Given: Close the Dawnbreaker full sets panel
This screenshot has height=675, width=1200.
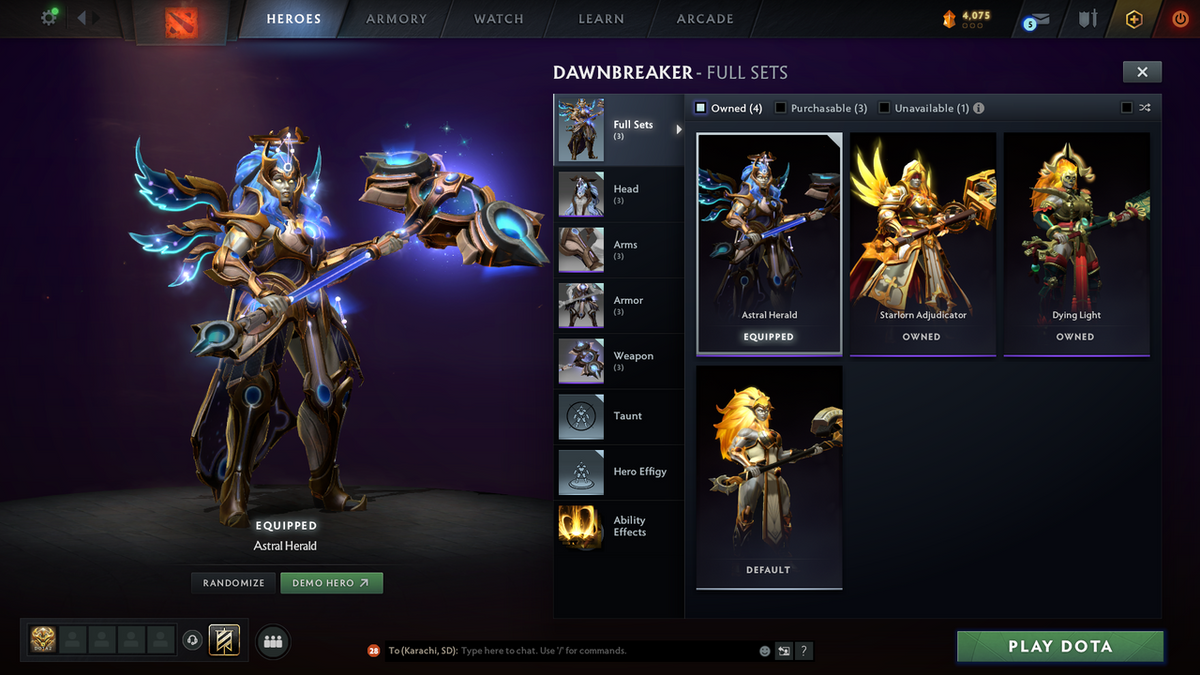Looking at the screenshot, I should coord(1142,71).
